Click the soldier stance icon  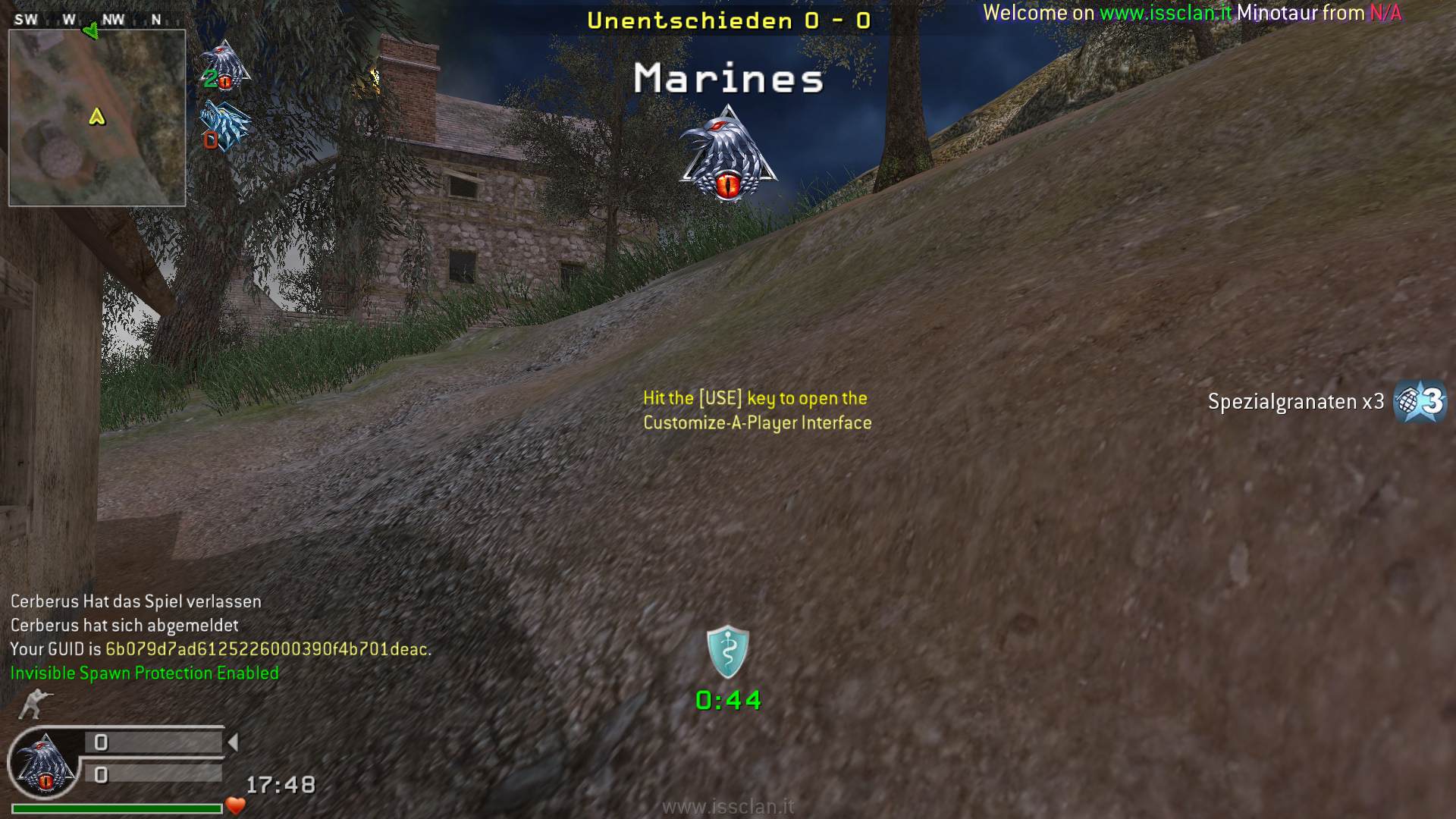[34, 704]
